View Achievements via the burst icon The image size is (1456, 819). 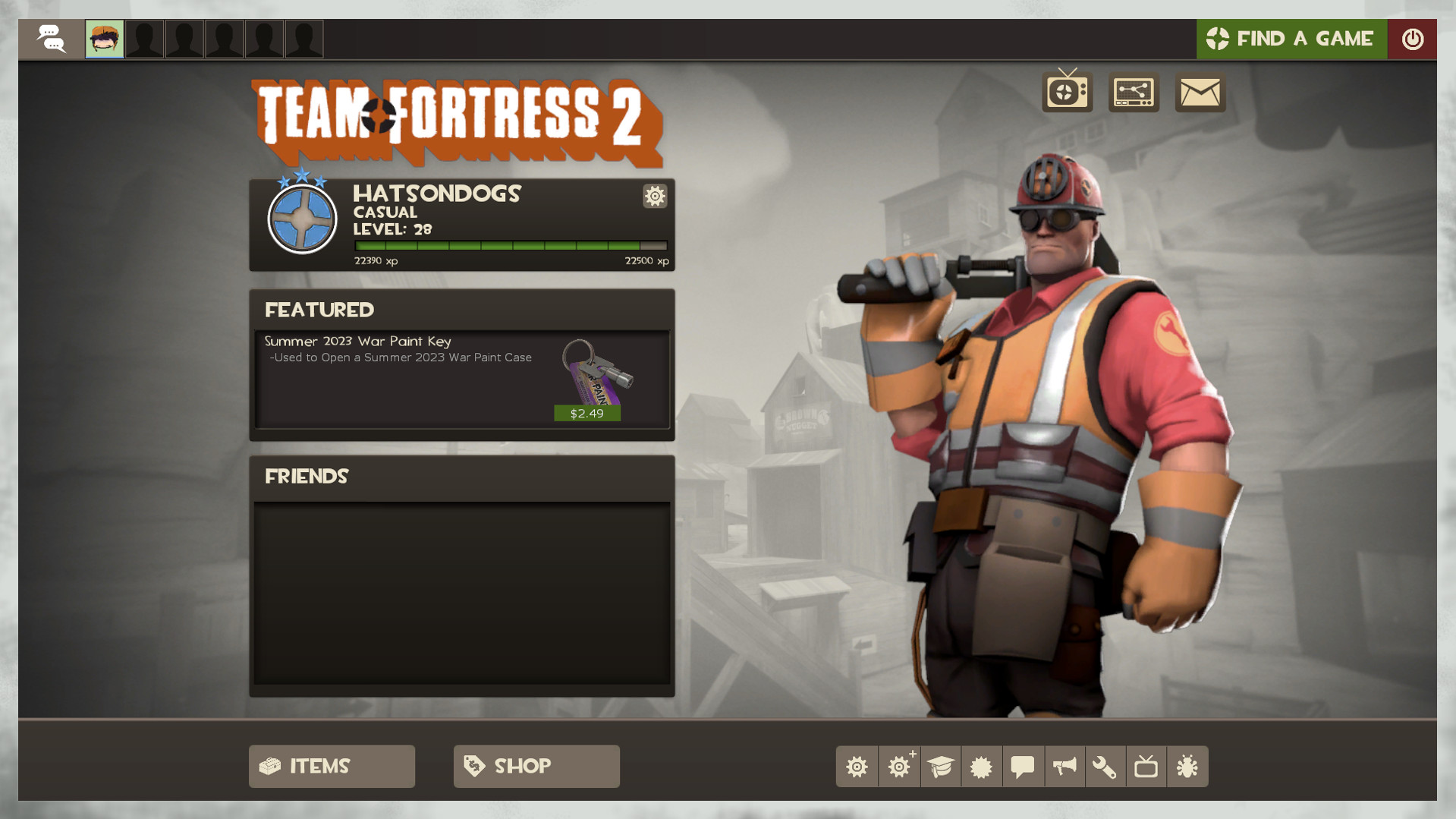[x=982, y=767]
